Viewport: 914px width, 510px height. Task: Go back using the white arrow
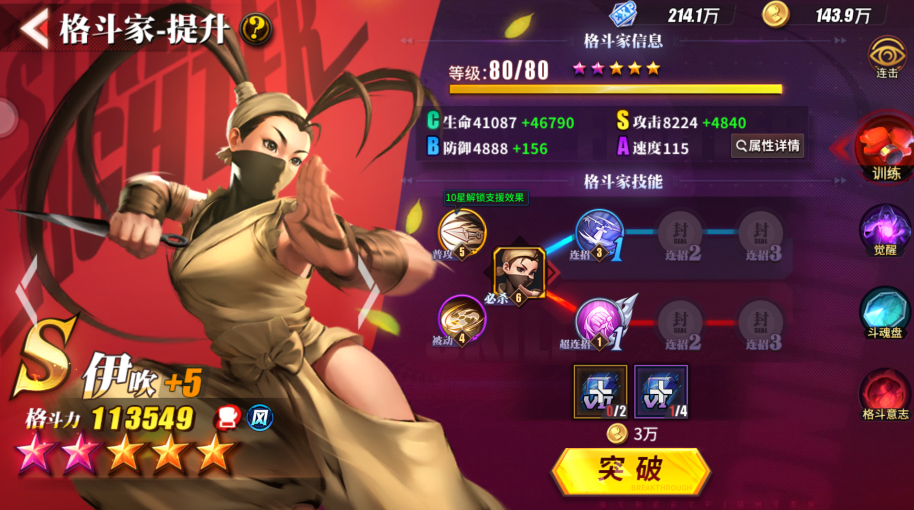click(x=32, y=27)
